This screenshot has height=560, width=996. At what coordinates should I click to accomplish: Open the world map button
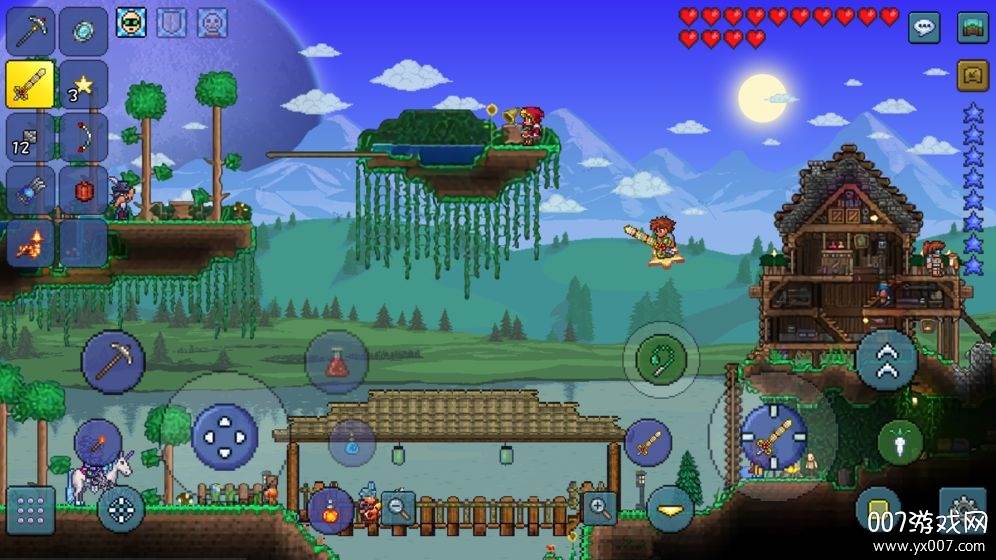pos(972,27)
